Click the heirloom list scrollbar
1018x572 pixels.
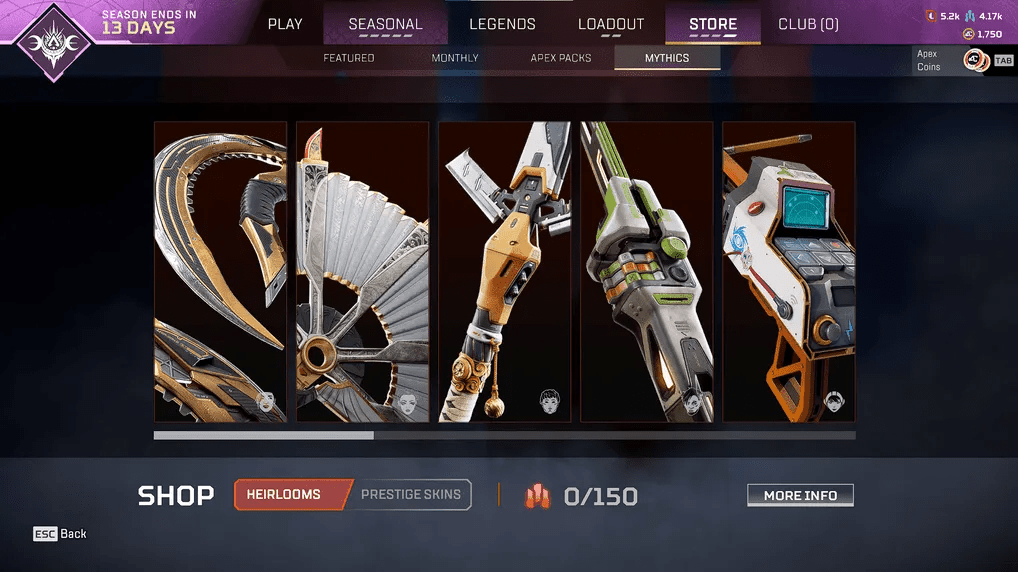(x=504, y=435)
